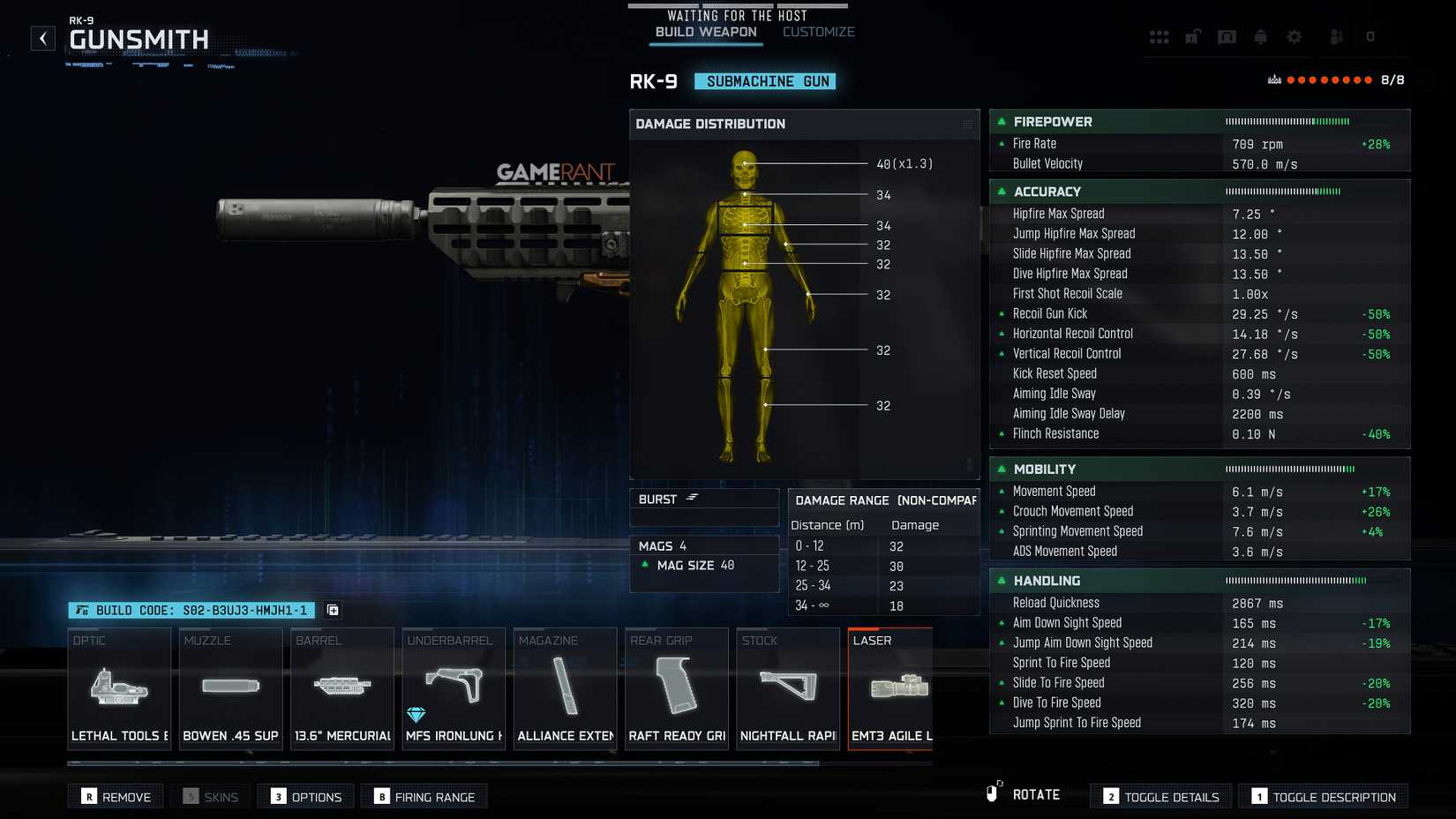Click the notifications bell icon
The height and width of the screenshot is (819, 1456).
click(x=1260, y=36)
